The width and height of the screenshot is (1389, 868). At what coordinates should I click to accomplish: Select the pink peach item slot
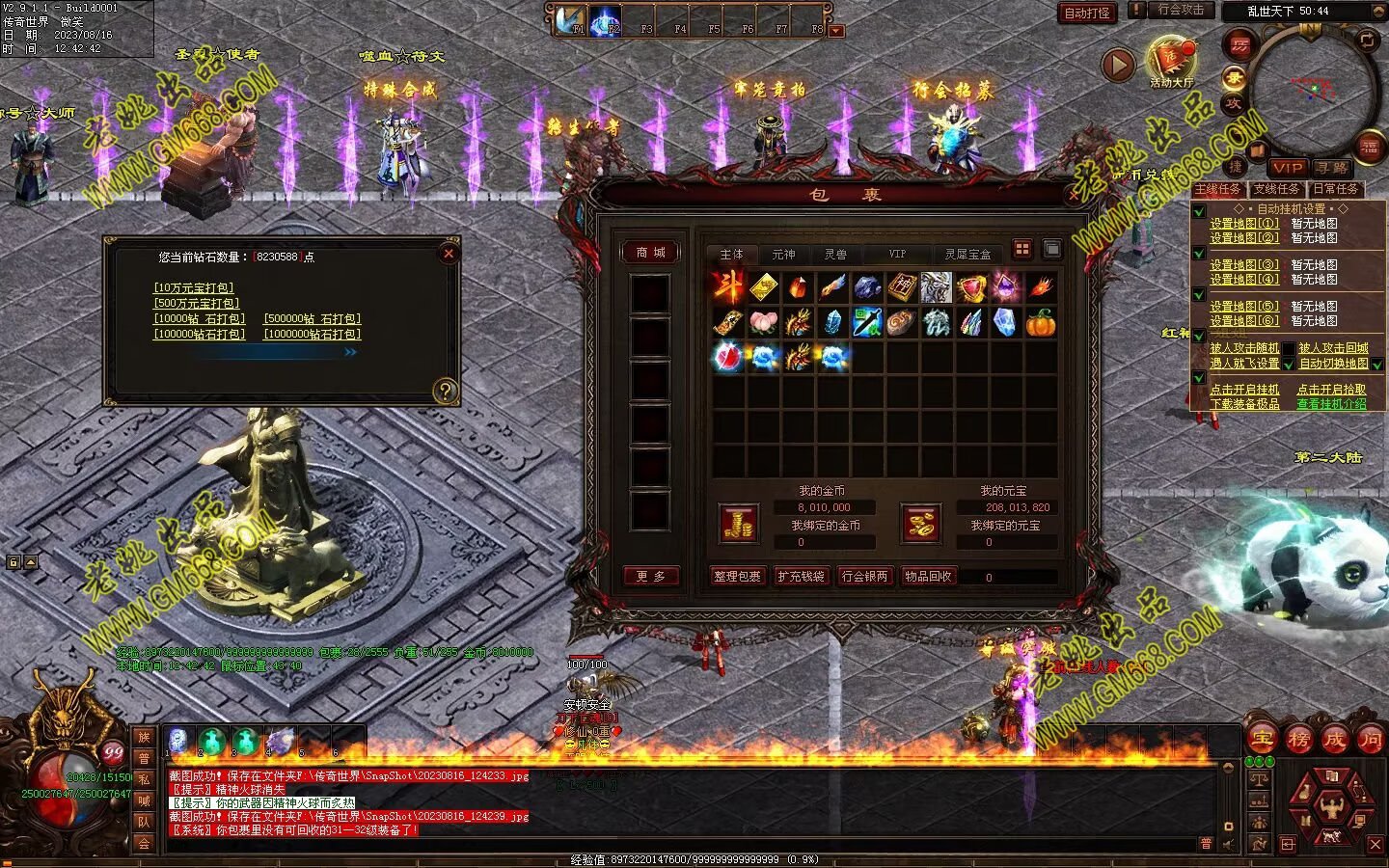click(763, 322)
